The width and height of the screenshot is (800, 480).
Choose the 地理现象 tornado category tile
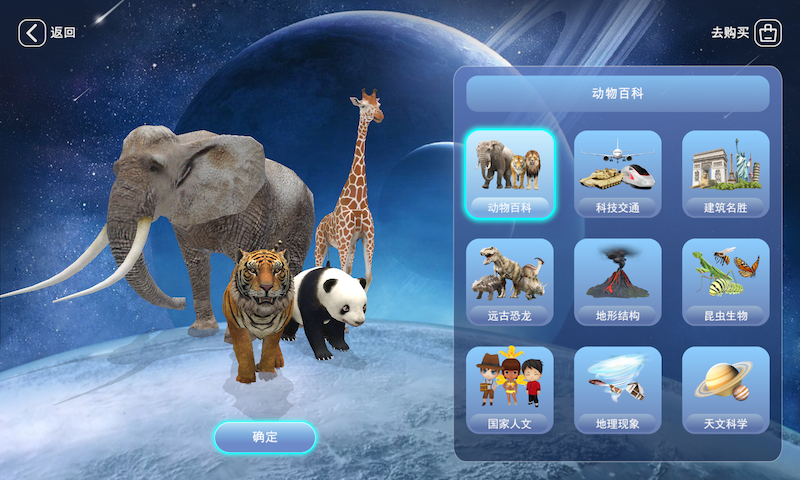pyautogui.click(x=617, y=391)
